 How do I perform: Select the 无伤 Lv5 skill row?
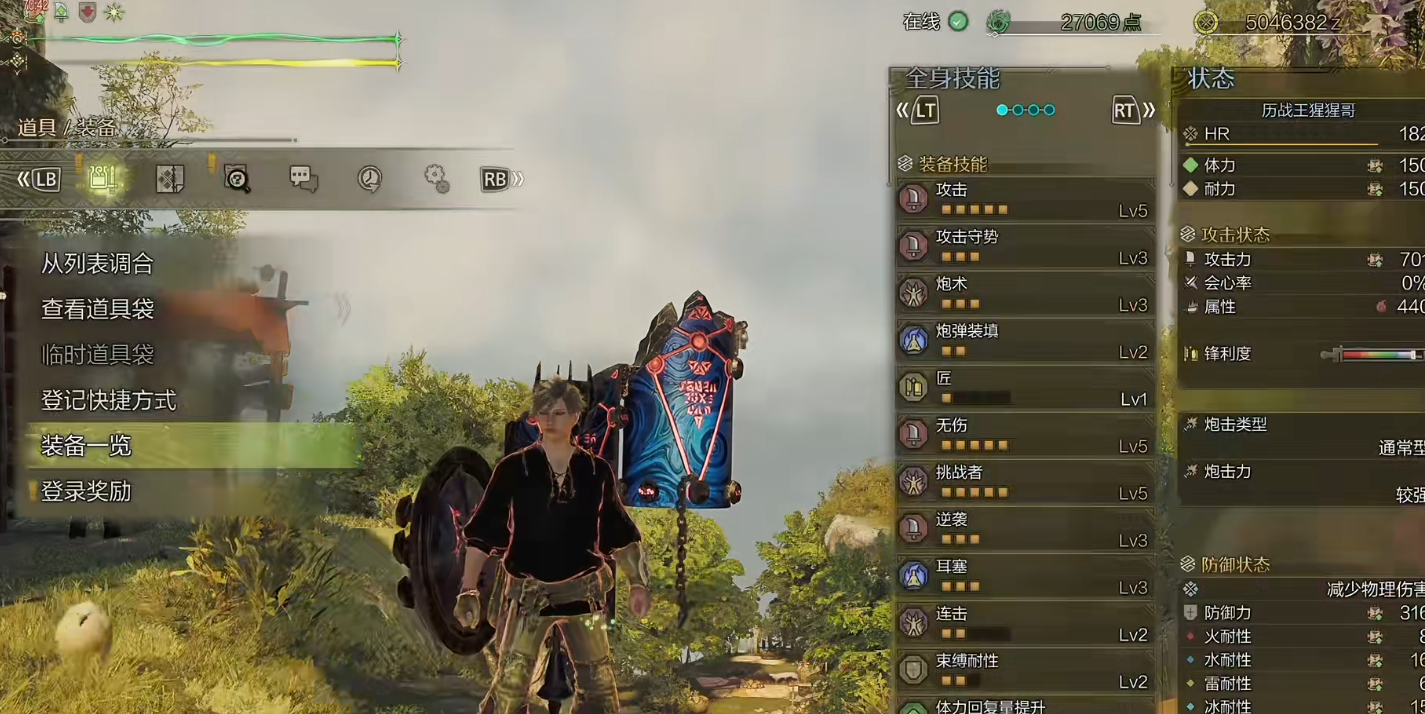[x=1025, y=435]
